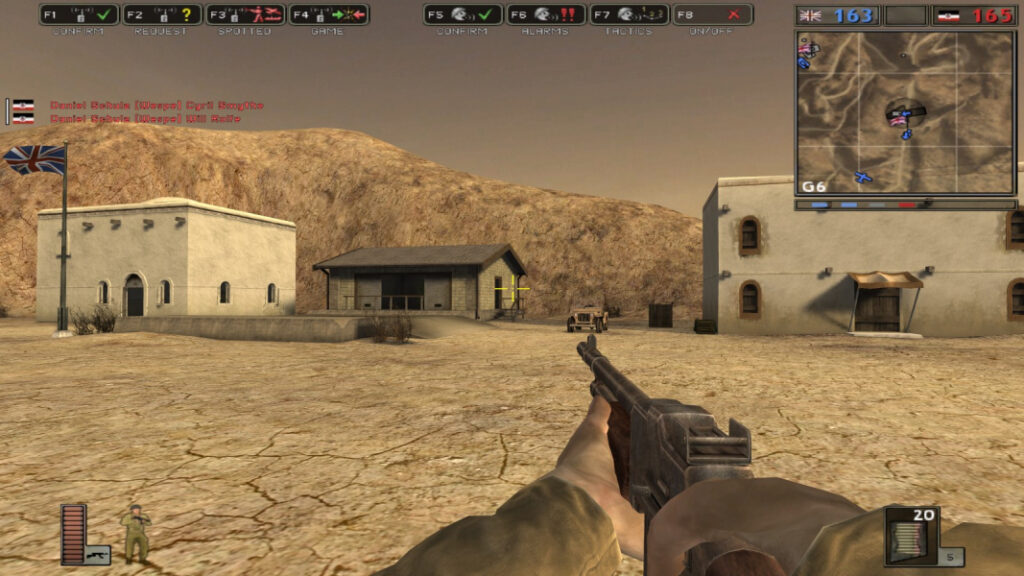Open the F7 Tactics command menu
This screenshot has height=576, width=1024.
tap(628, 15)
